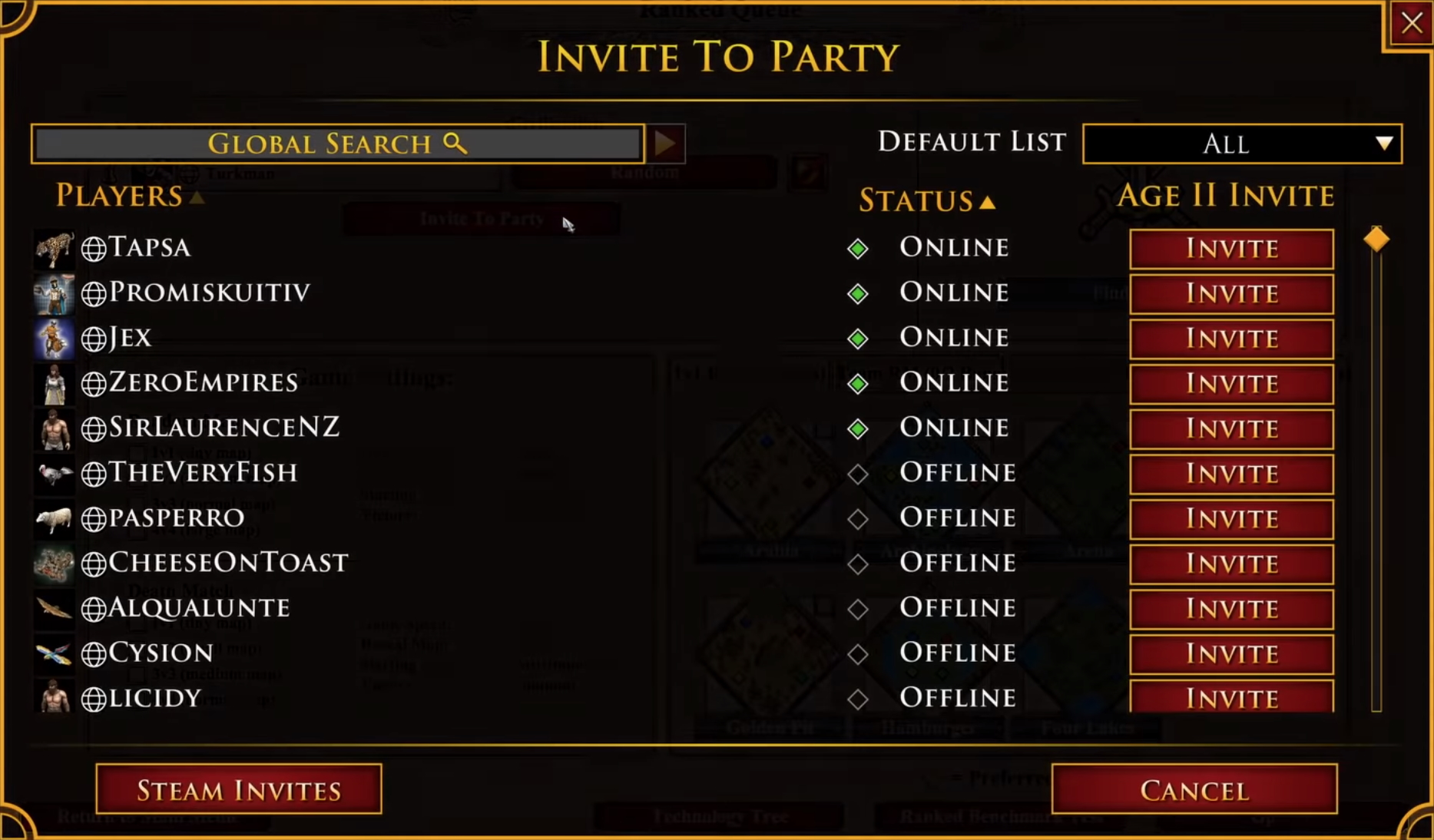Click the green online diamond next to Tapsa
The height and width of the screenshot is (840, 1434).
(858, 248)
